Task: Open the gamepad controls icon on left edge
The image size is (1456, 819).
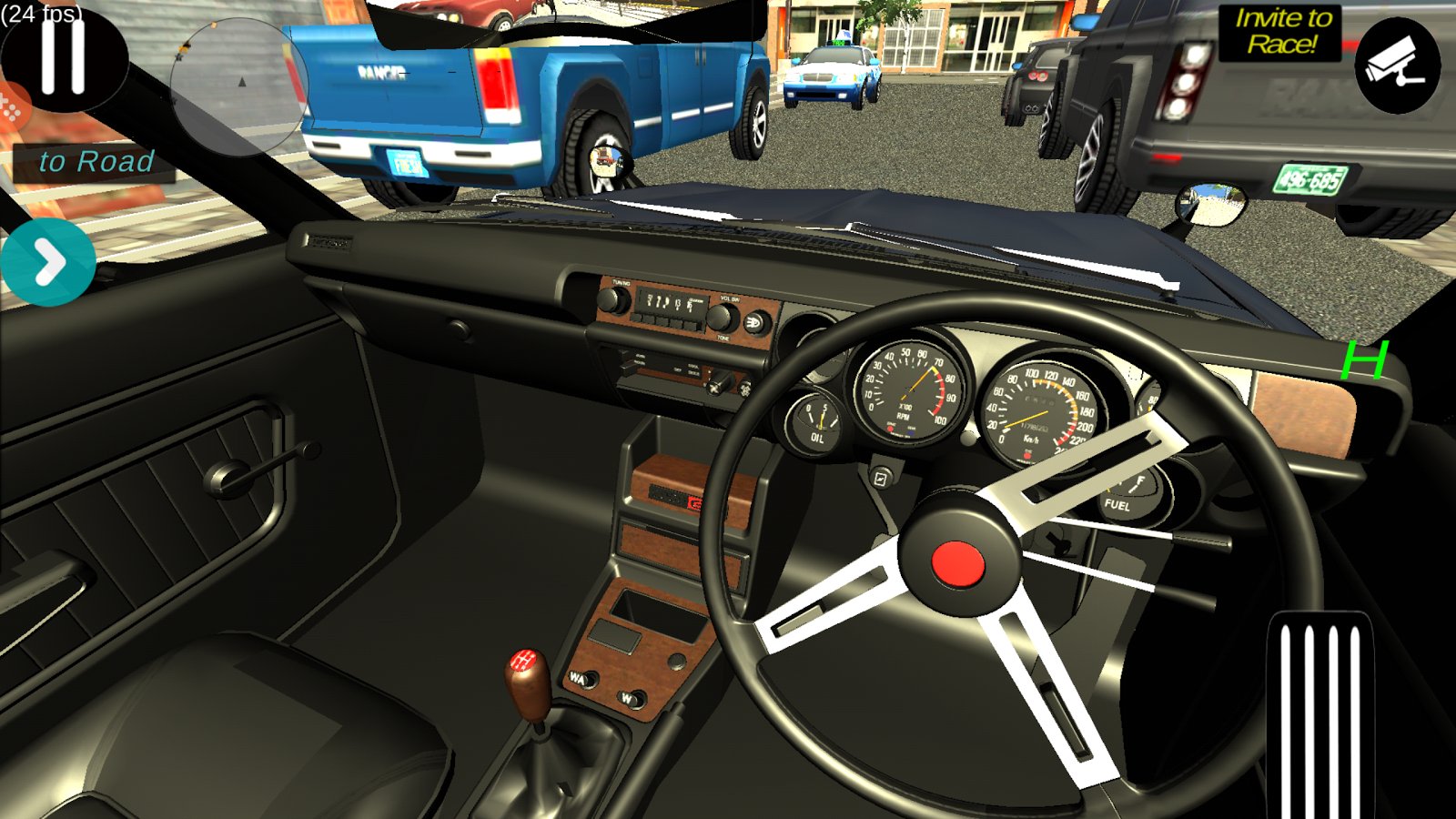Action: point(11,109)
